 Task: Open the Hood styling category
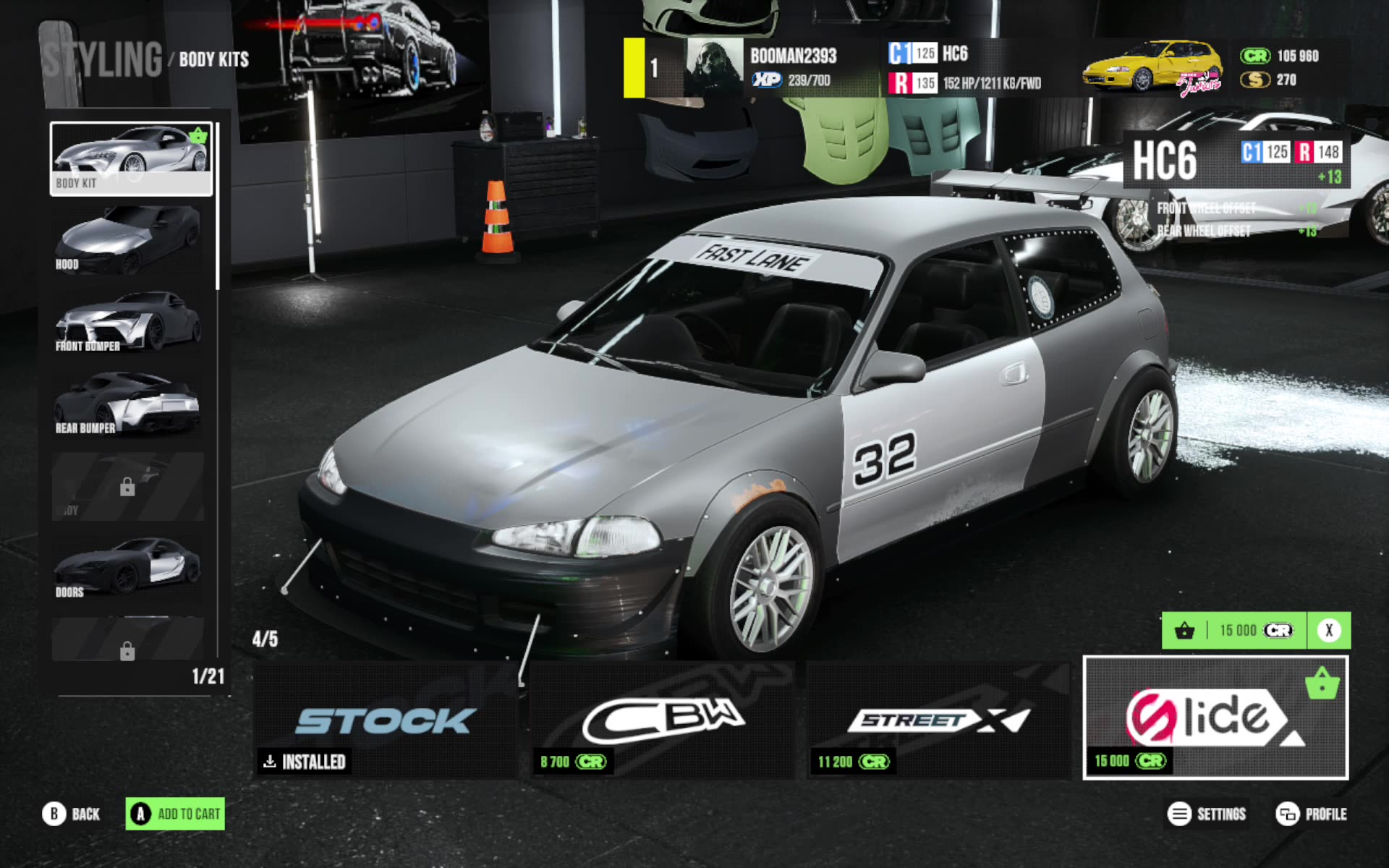129,239
